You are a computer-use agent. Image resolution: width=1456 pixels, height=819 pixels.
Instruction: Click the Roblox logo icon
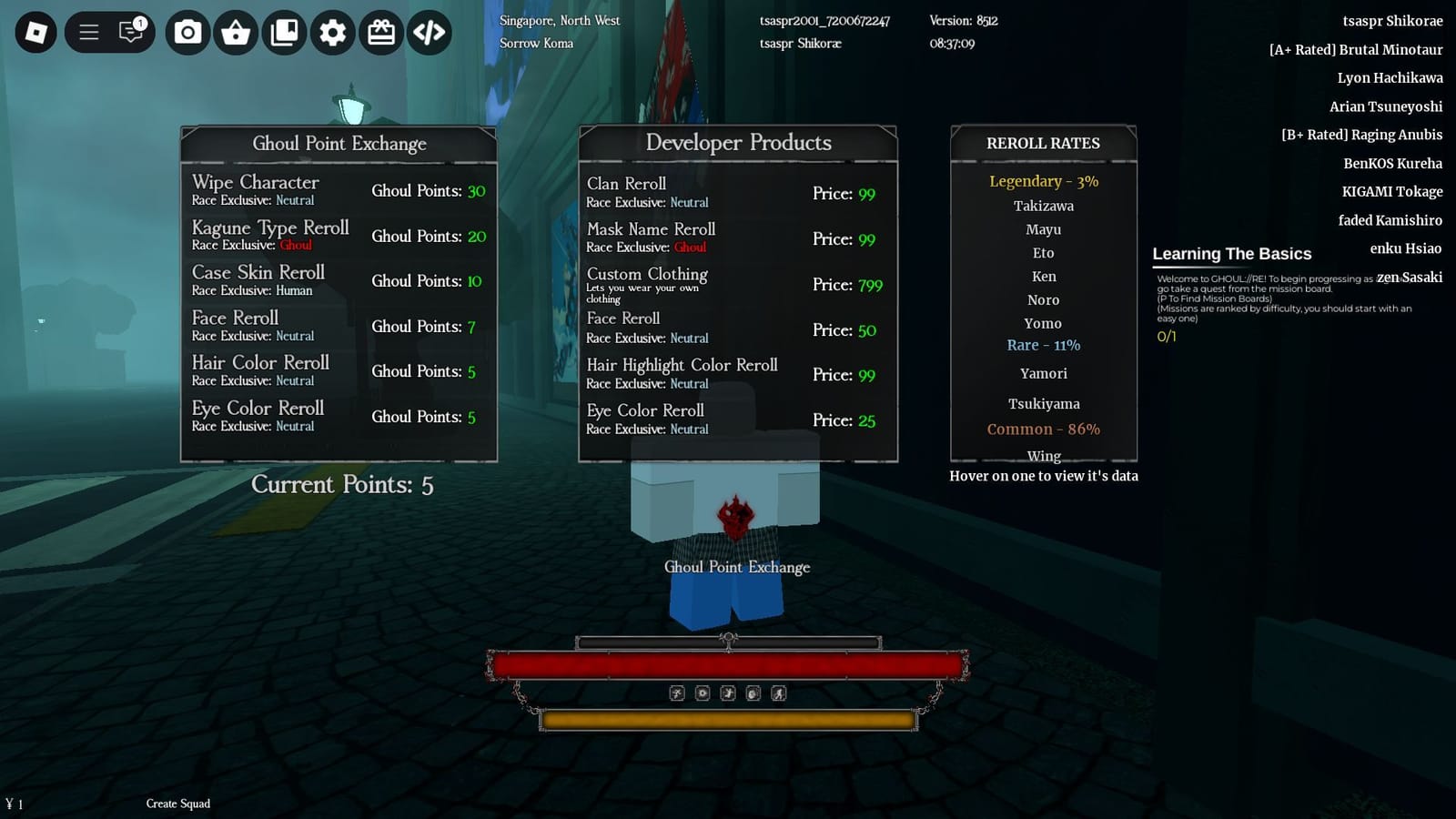pos(35,31)
